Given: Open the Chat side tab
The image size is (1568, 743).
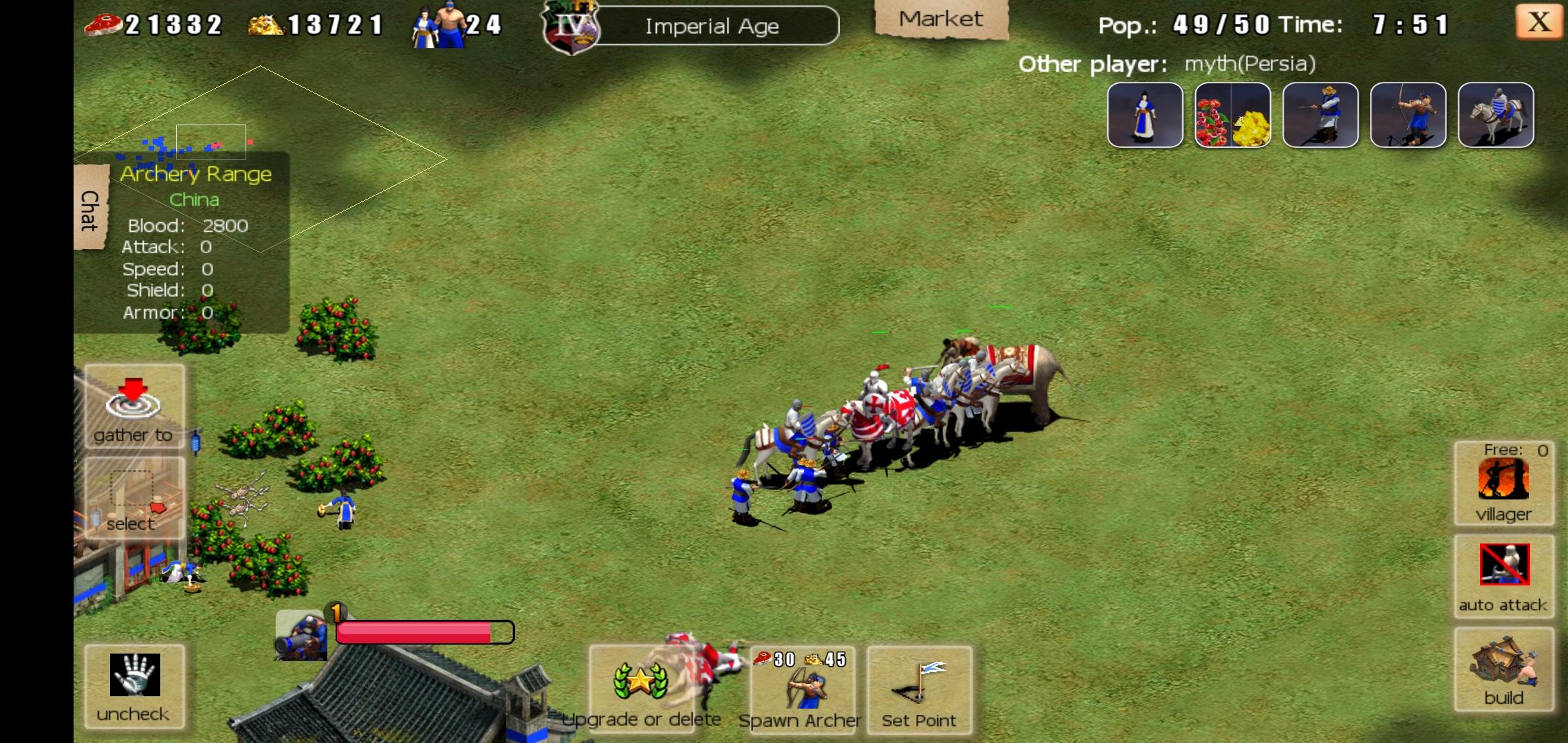Looking at the screenshot, I should point(90,208).
